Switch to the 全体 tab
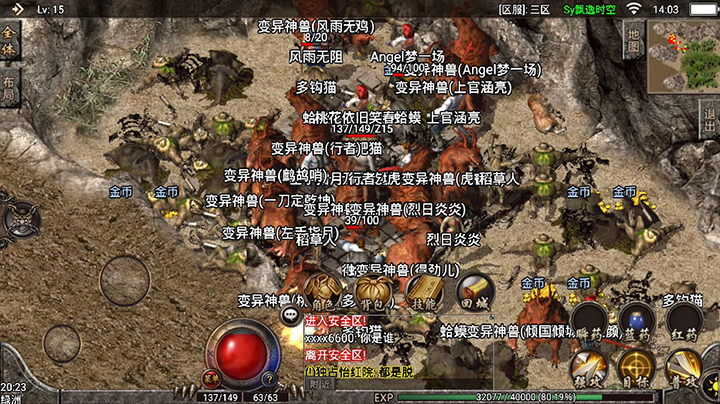The height and width of the screenshot is (404, 720). (x=9, y=45)
